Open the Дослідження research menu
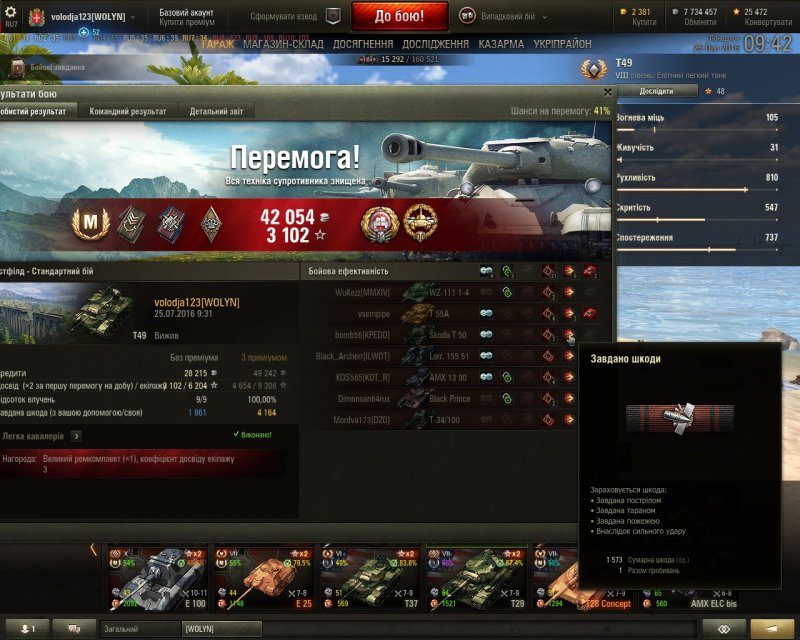The height and width of the screenshot is (640, 800). (x=435, y=44)
